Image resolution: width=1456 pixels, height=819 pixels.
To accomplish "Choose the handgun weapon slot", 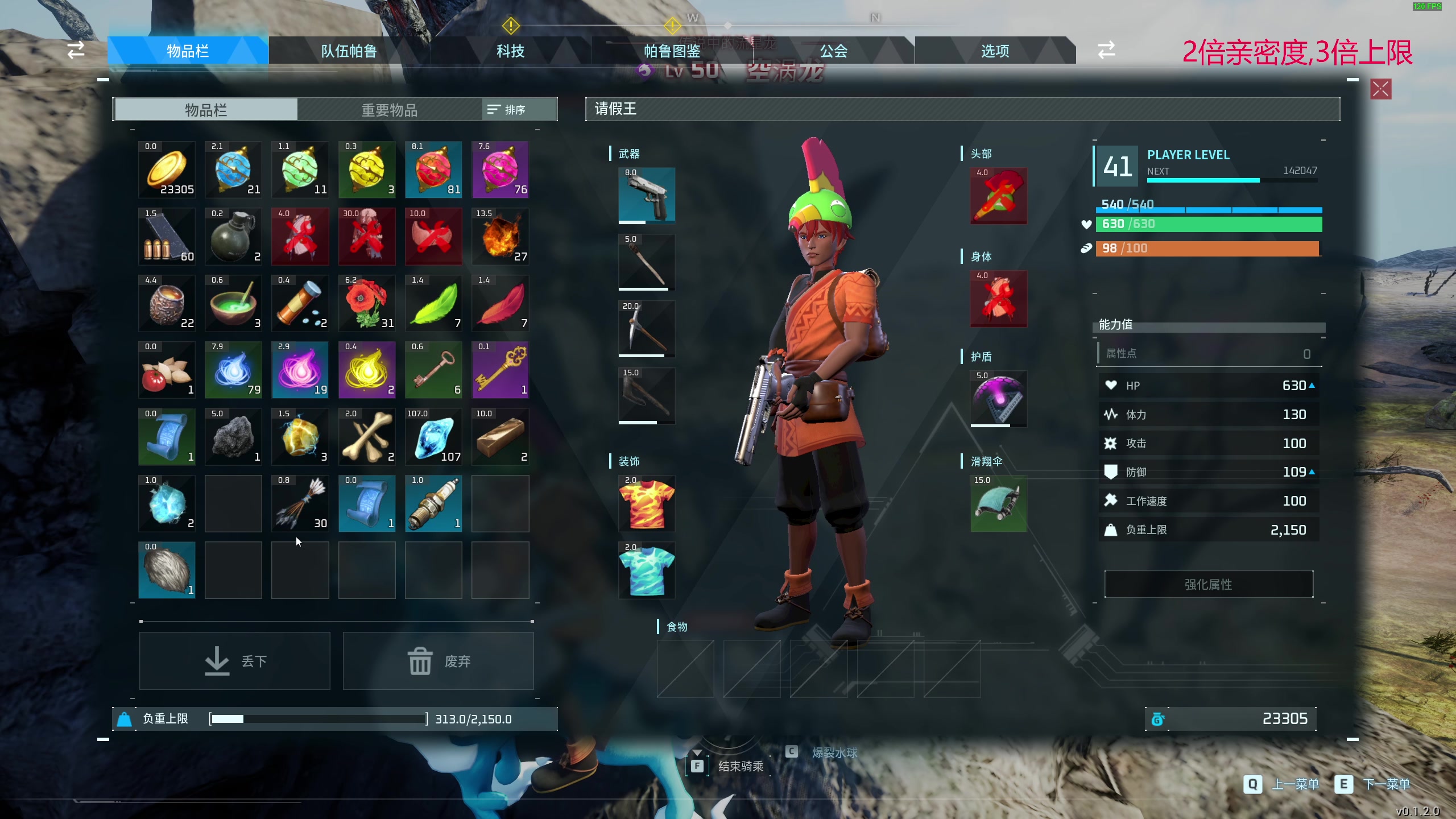I will pos(647,195).
